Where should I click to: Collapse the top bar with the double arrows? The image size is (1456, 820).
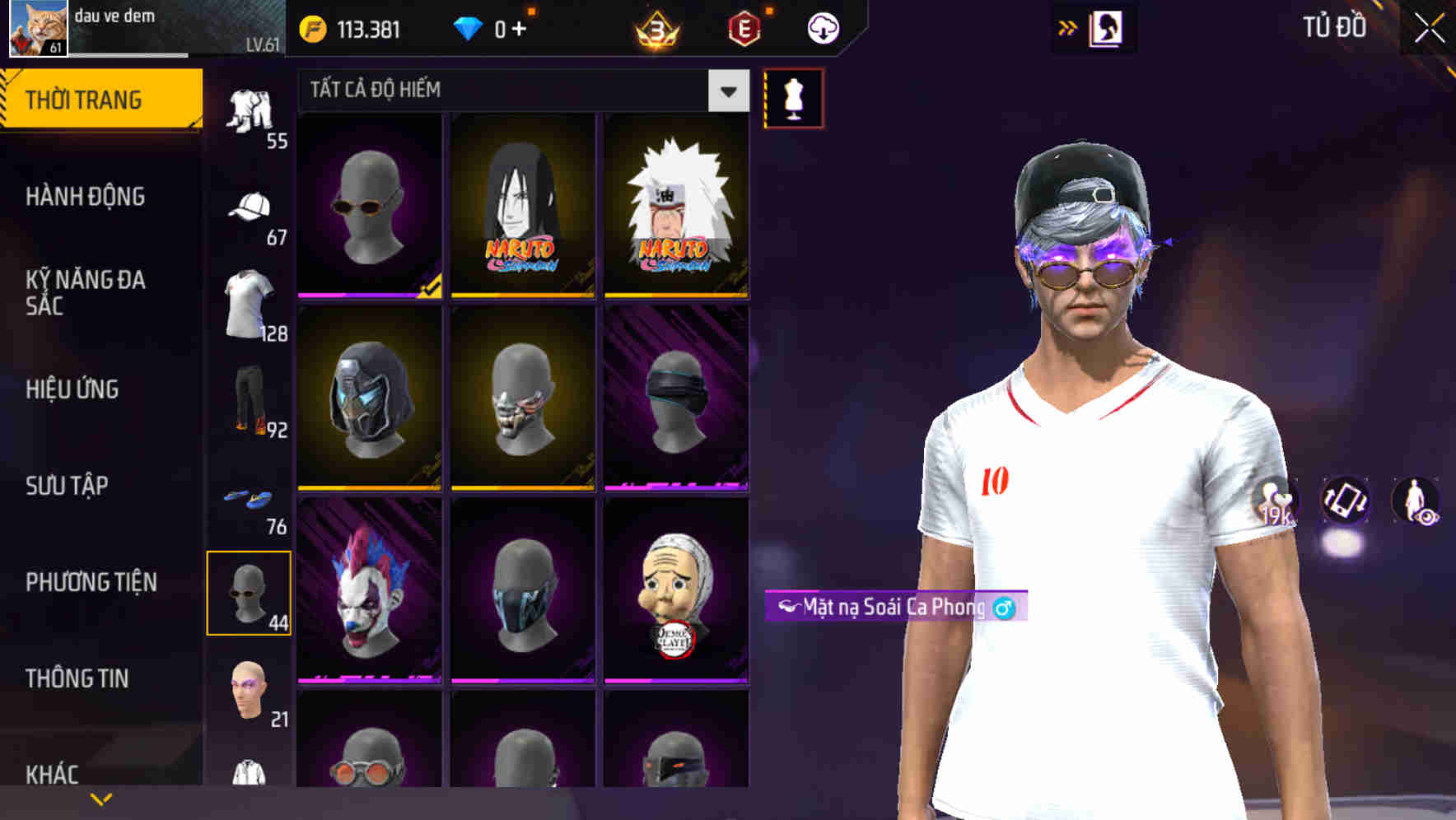(x=1068, y=27)
